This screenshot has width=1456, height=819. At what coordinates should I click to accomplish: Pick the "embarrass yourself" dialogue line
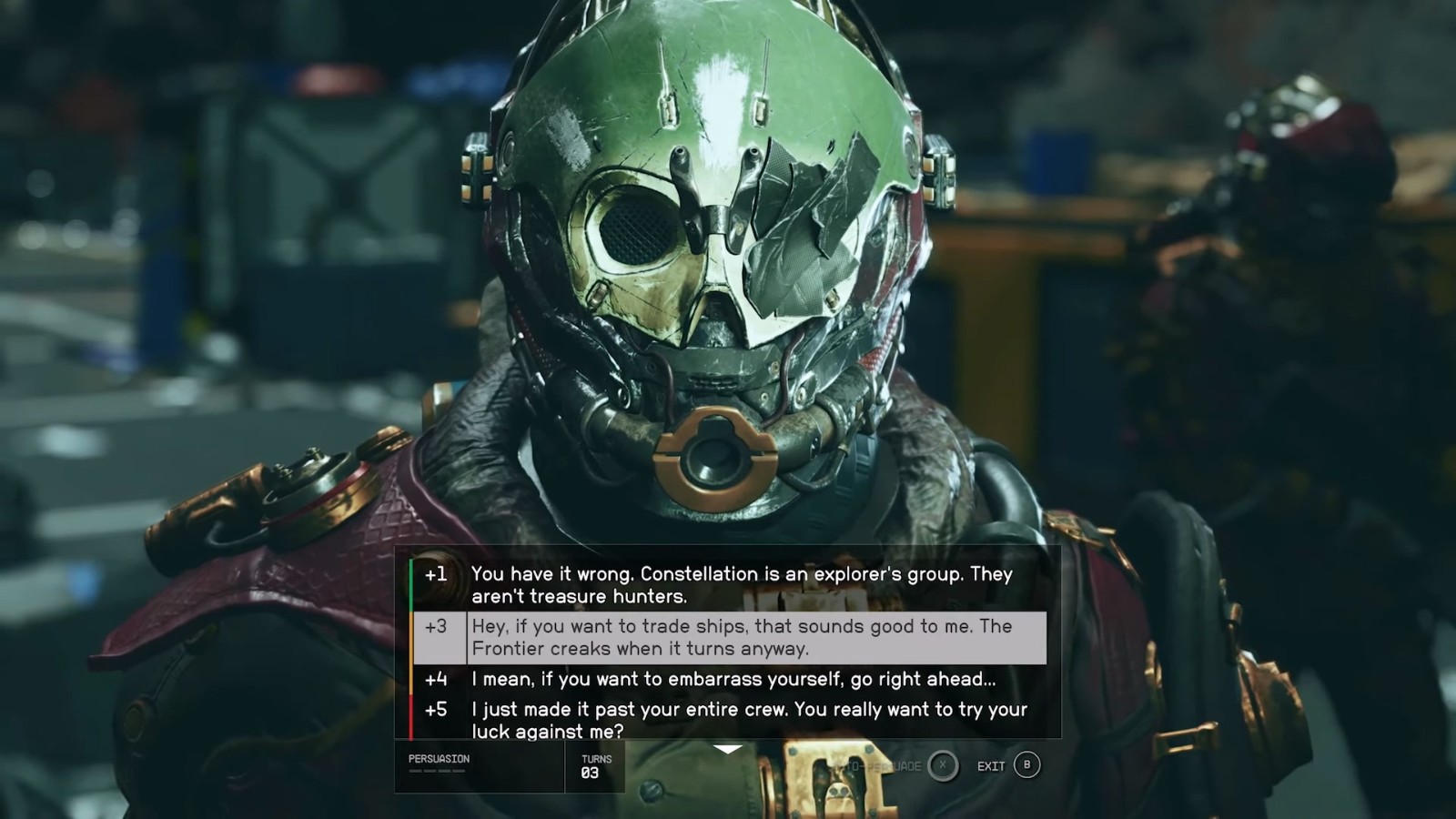click(733, 679)
